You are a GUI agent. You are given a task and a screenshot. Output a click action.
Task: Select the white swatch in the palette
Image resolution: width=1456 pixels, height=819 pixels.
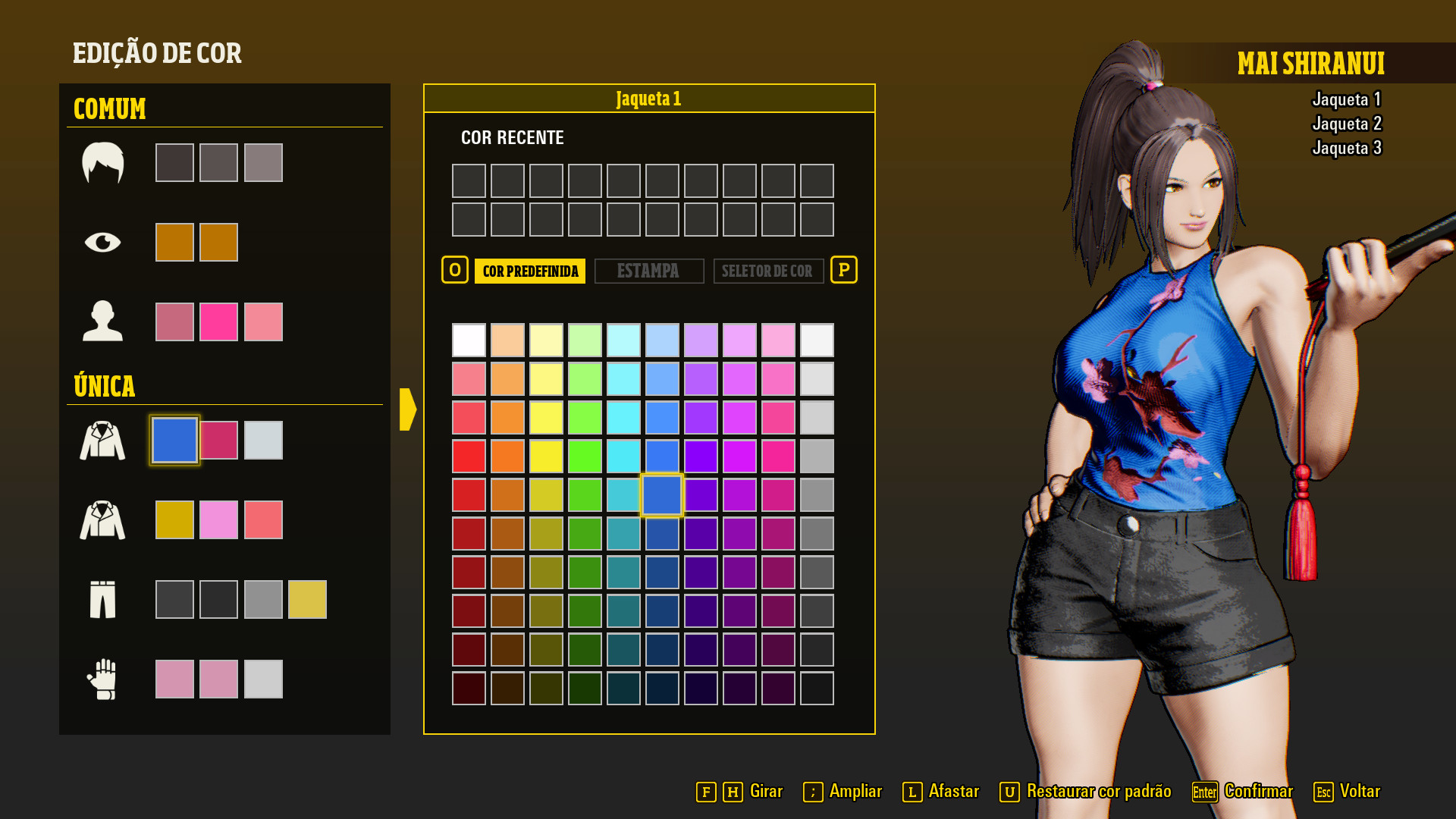[x=469, y=340]
